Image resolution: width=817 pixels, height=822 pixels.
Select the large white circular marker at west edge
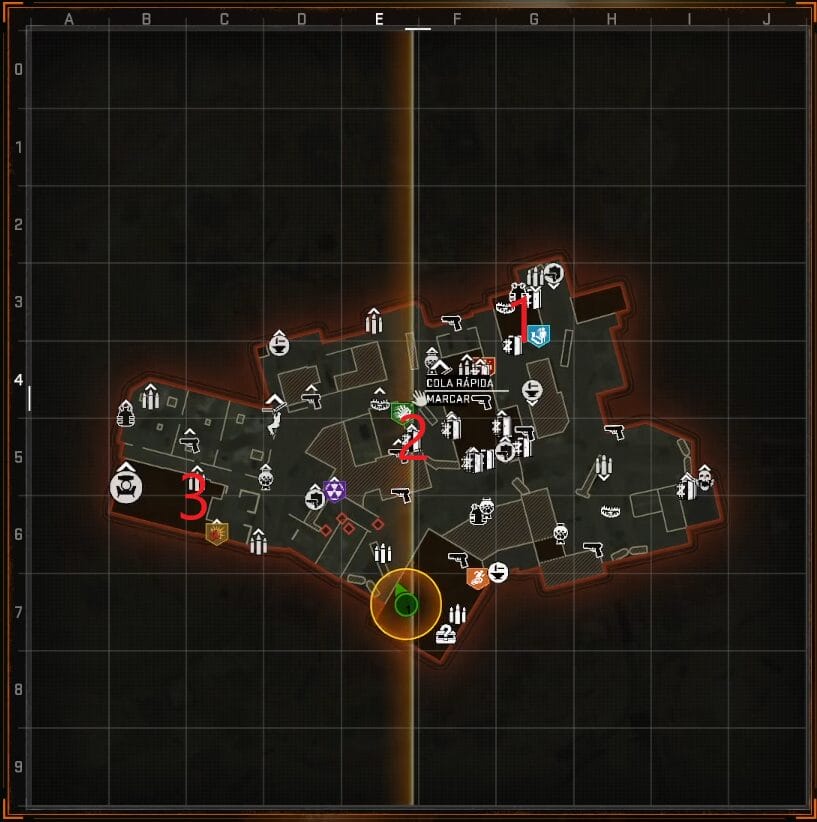[126, 487]
